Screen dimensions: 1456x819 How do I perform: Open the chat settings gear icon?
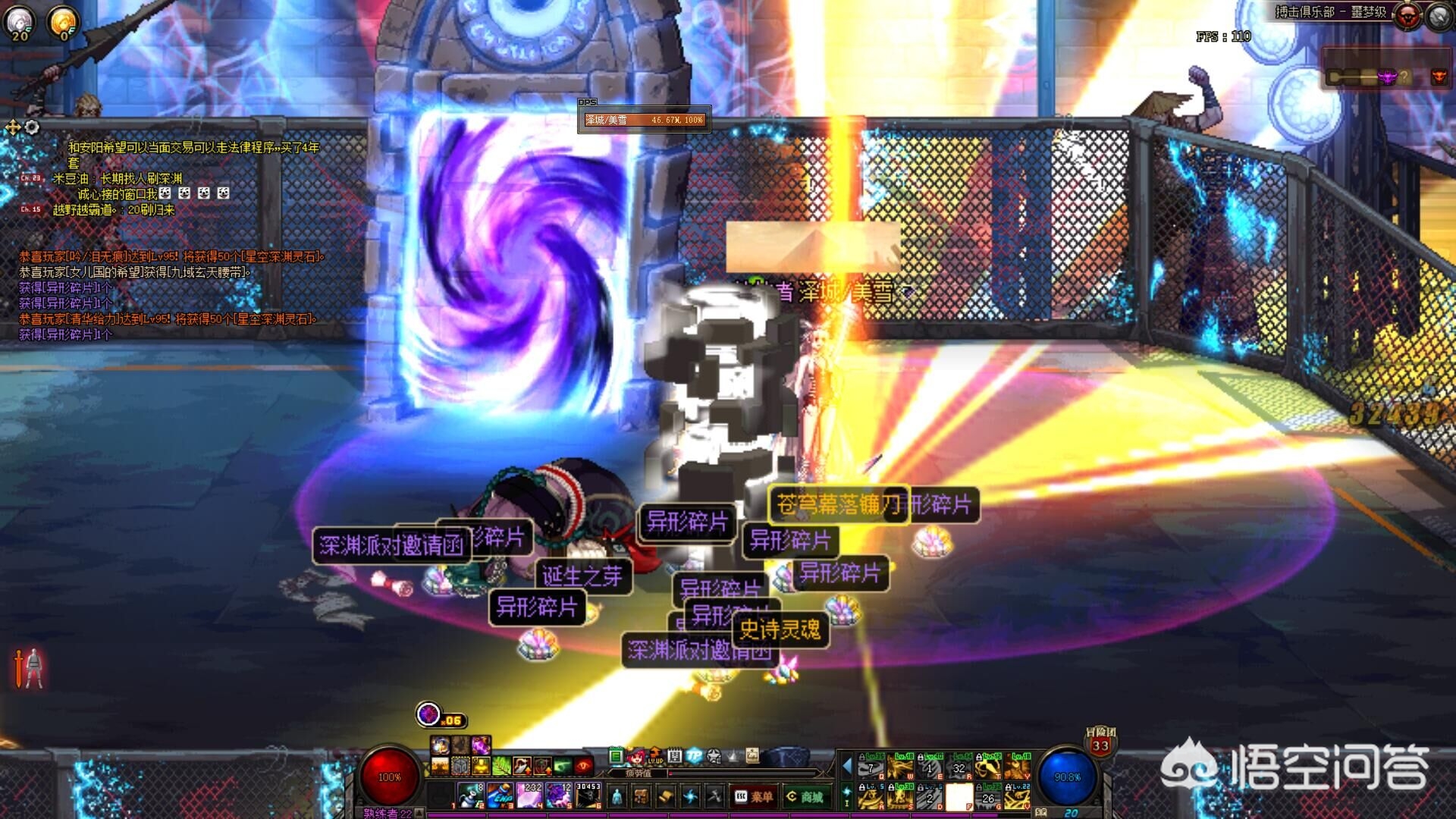pyautogui.click(x=32, y=127)
